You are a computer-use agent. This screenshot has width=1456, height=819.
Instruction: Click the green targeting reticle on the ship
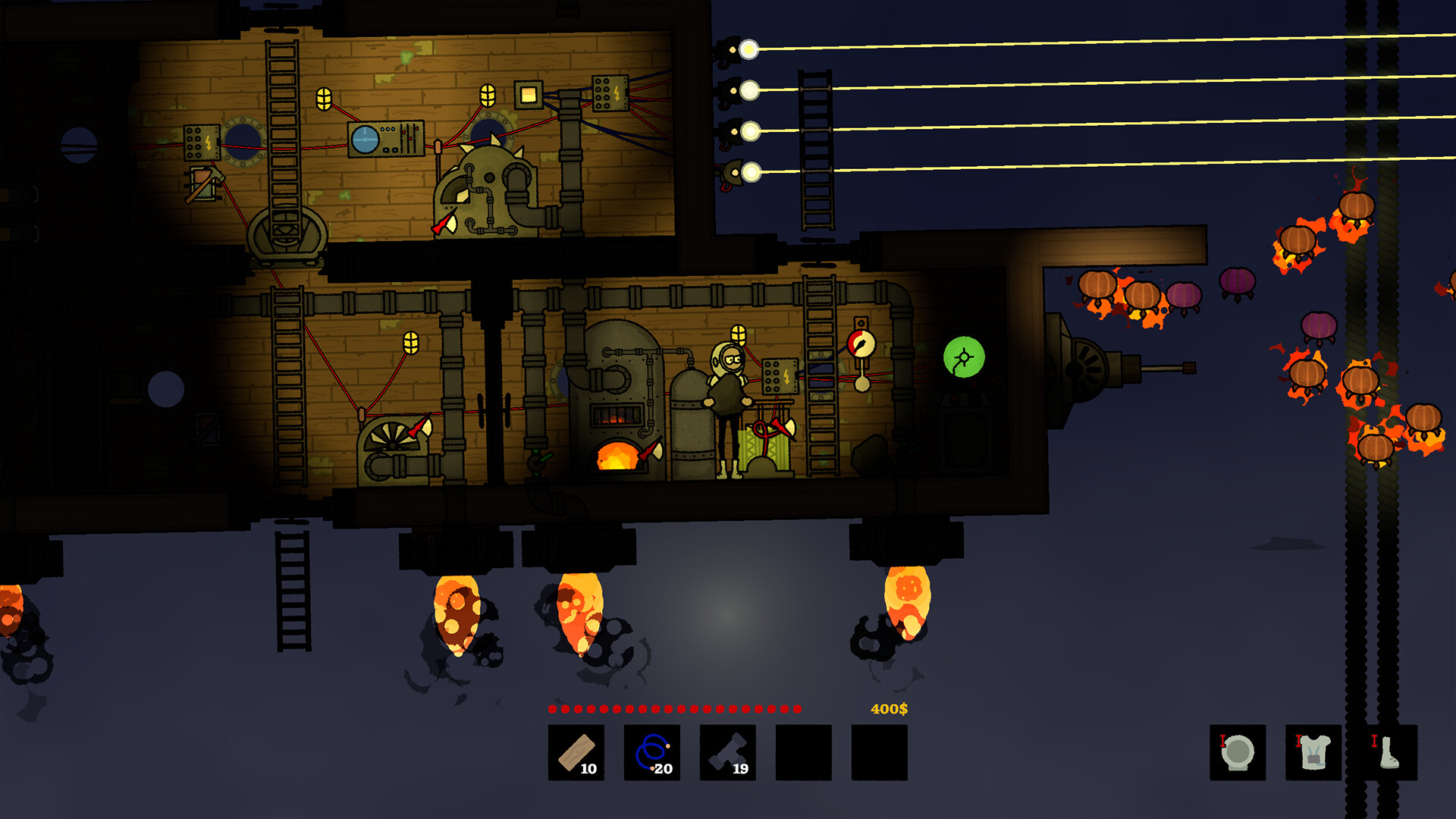point(964,358)
